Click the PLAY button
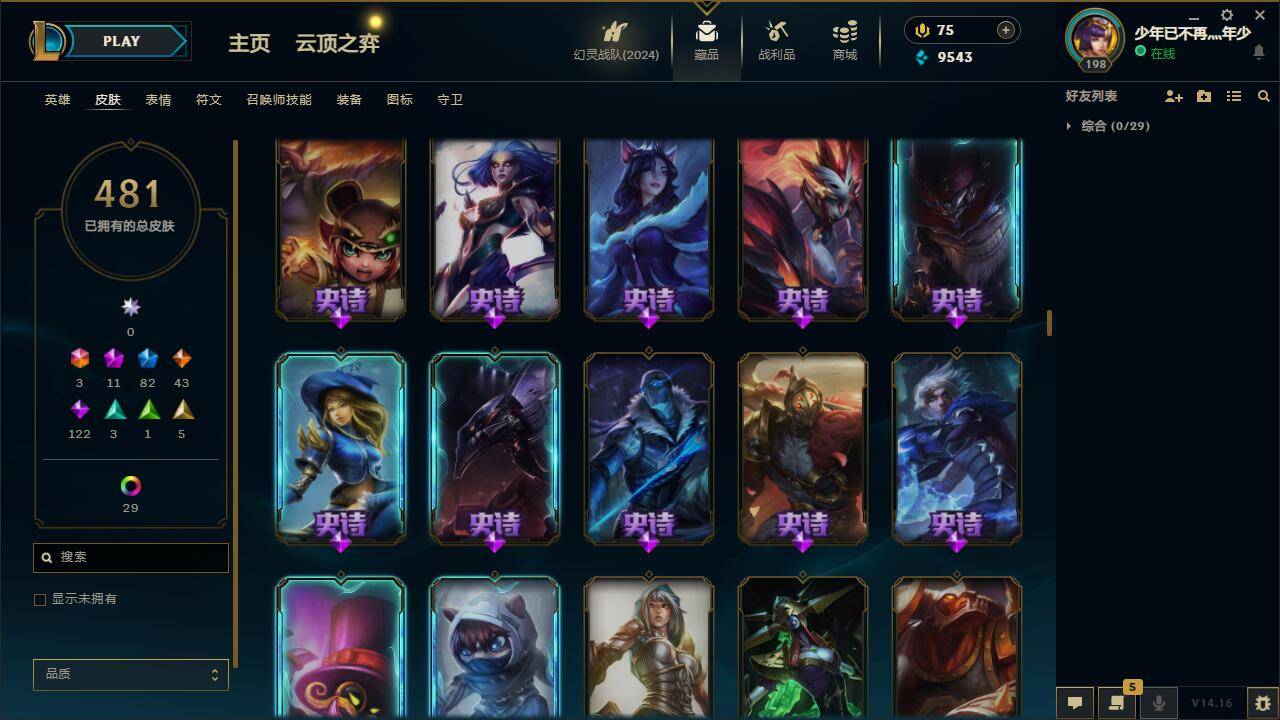 (121, 41)
